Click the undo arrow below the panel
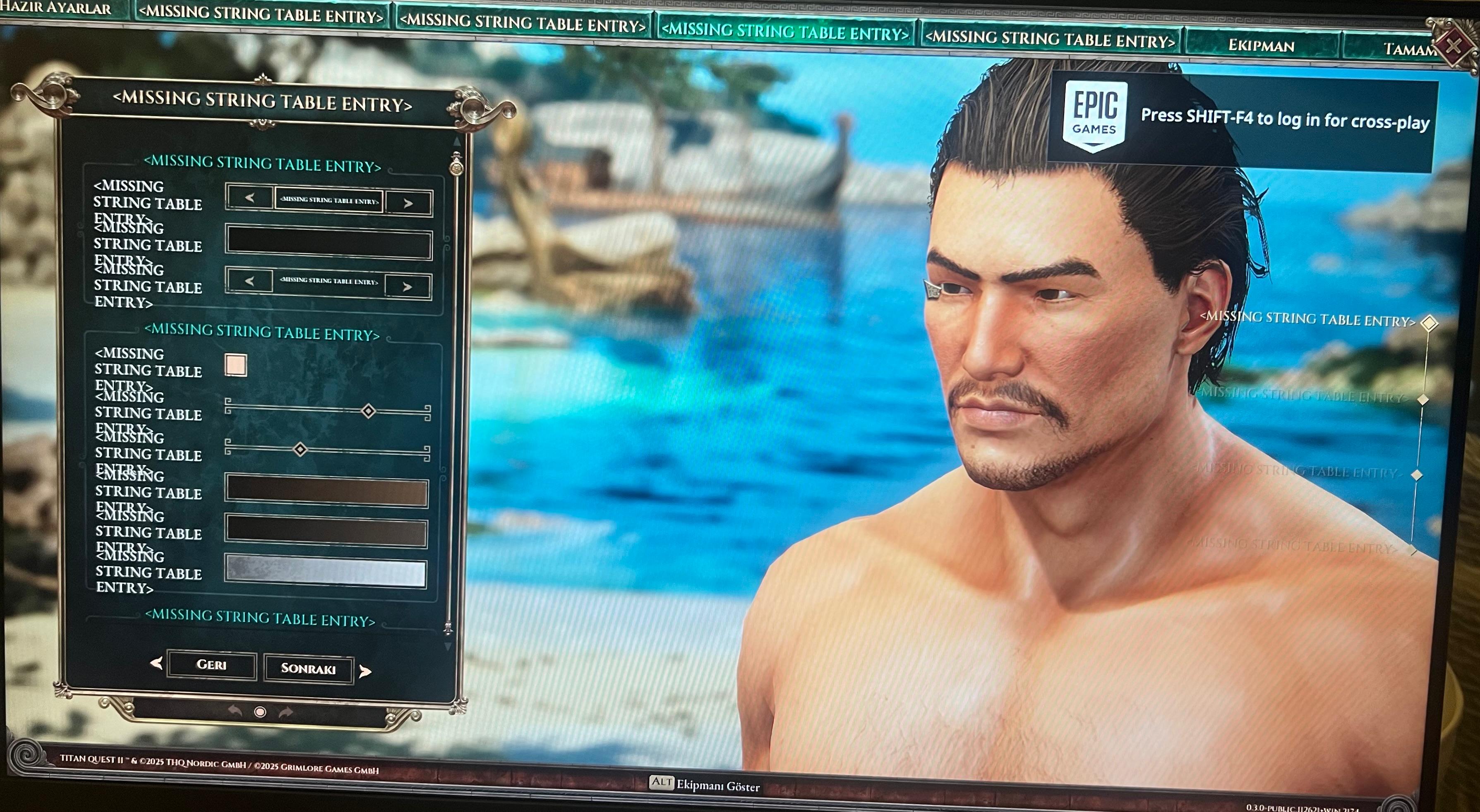The width and height of the screenshot is (1480, 812). coord(235,711)
